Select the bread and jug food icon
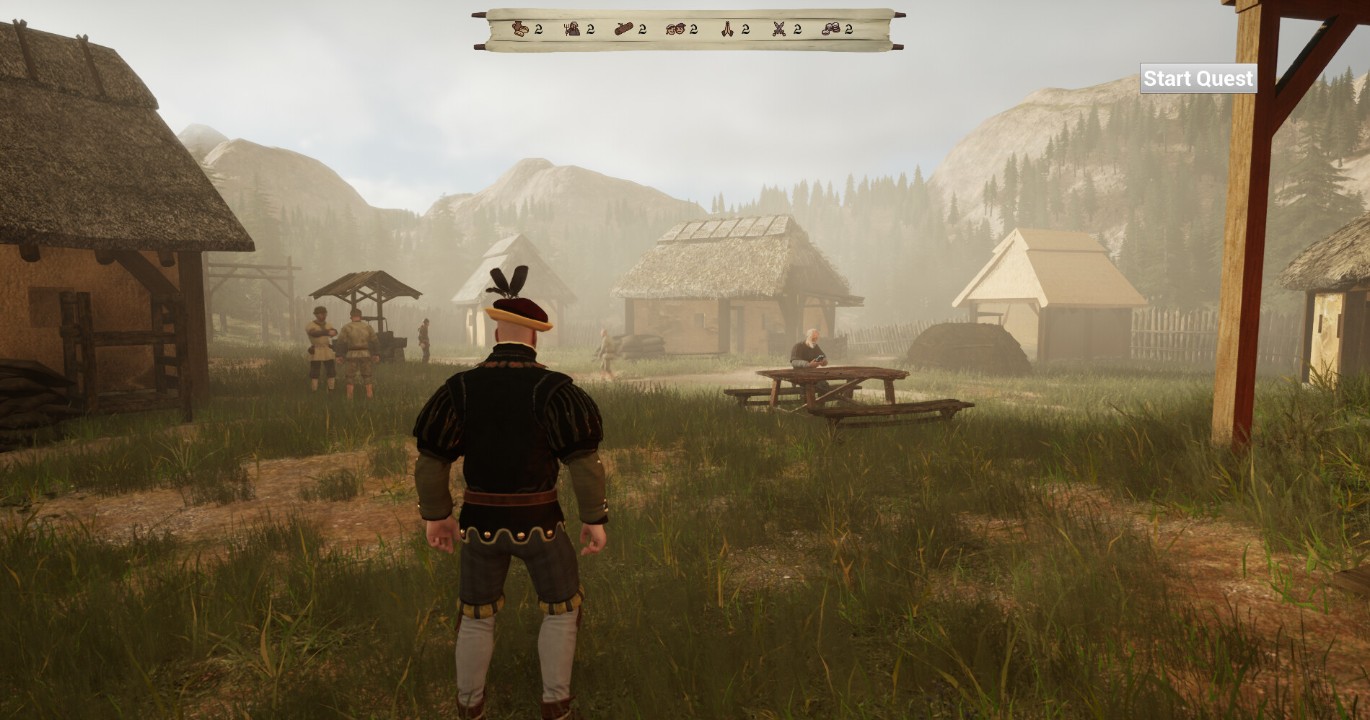 (x=520, y=29)
